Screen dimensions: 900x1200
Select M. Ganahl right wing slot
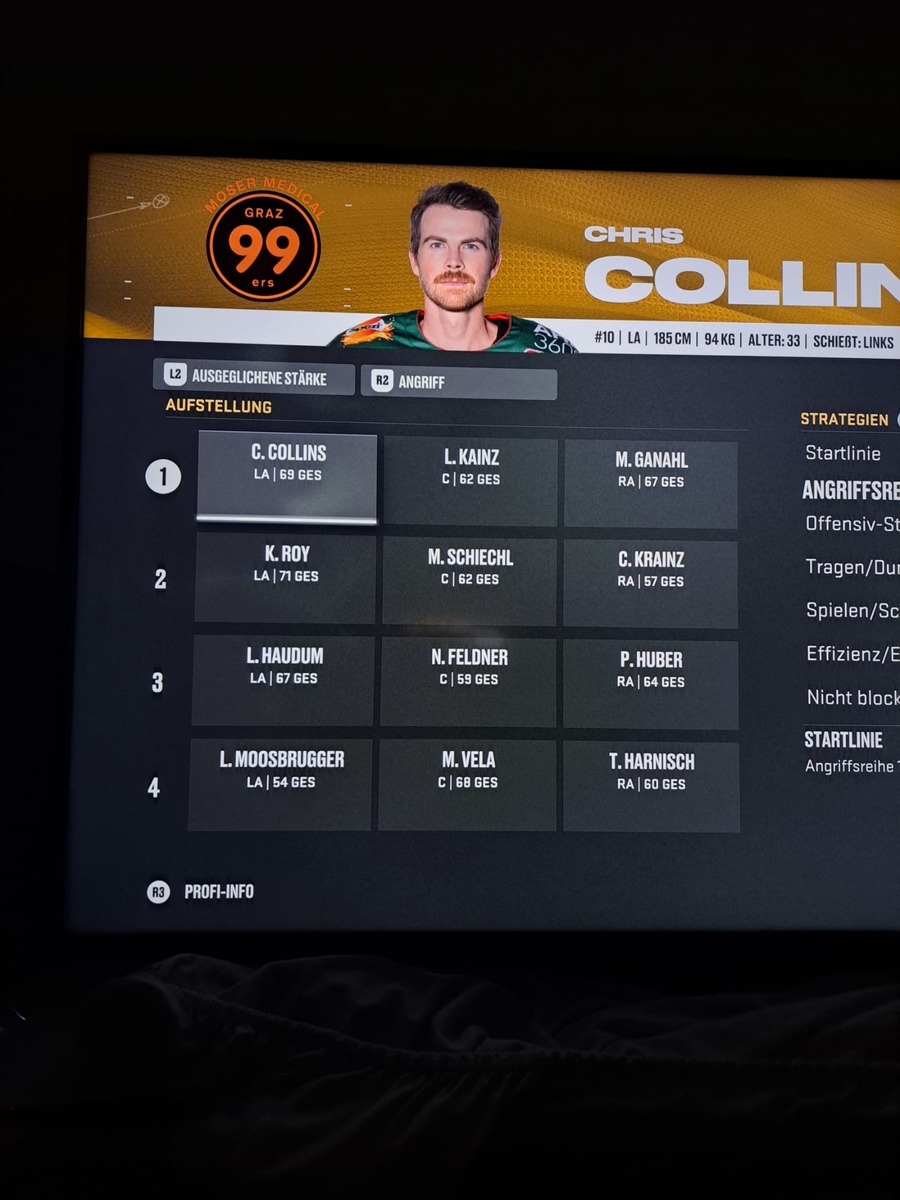coord(651,483)
